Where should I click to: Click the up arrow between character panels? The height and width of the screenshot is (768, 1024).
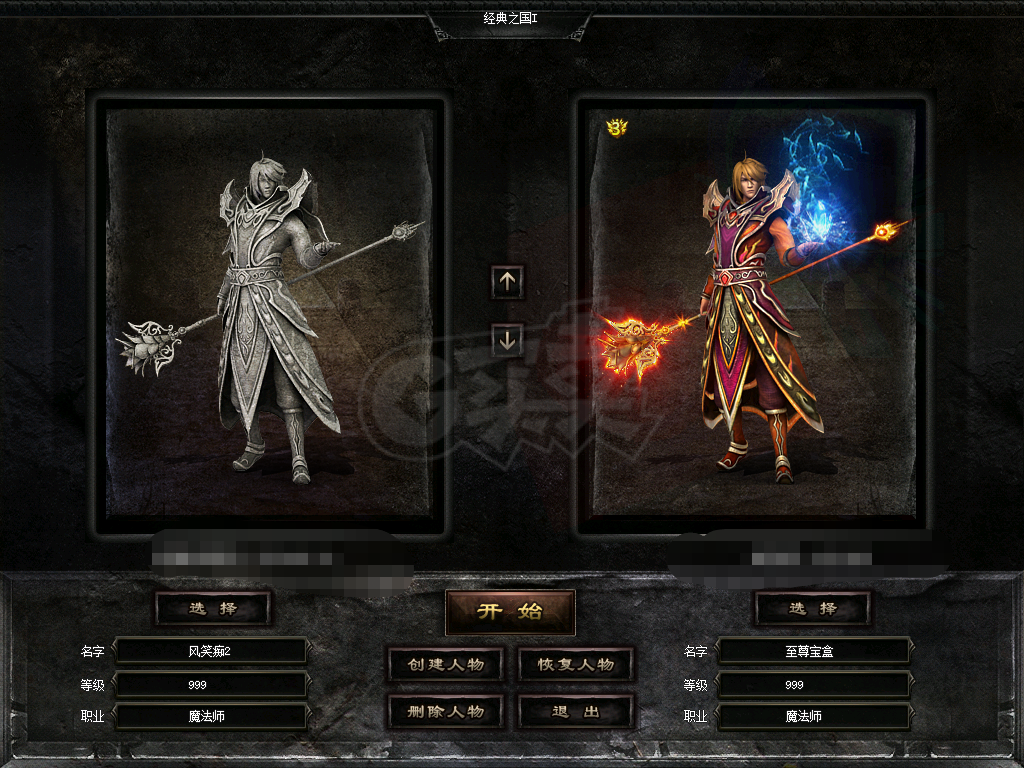coord(507,282)
